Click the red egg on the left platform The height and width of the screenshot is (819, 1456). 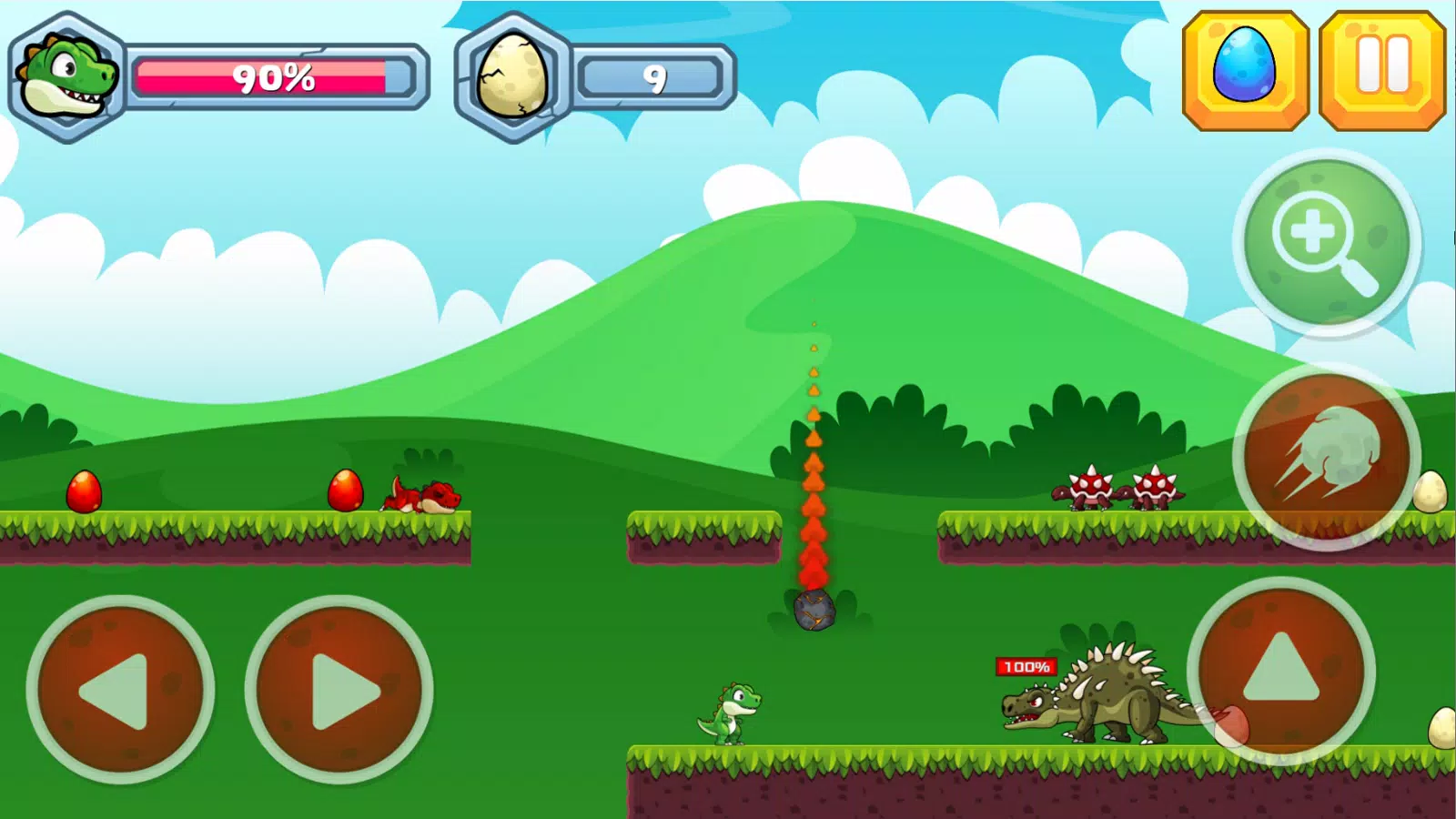84,490
